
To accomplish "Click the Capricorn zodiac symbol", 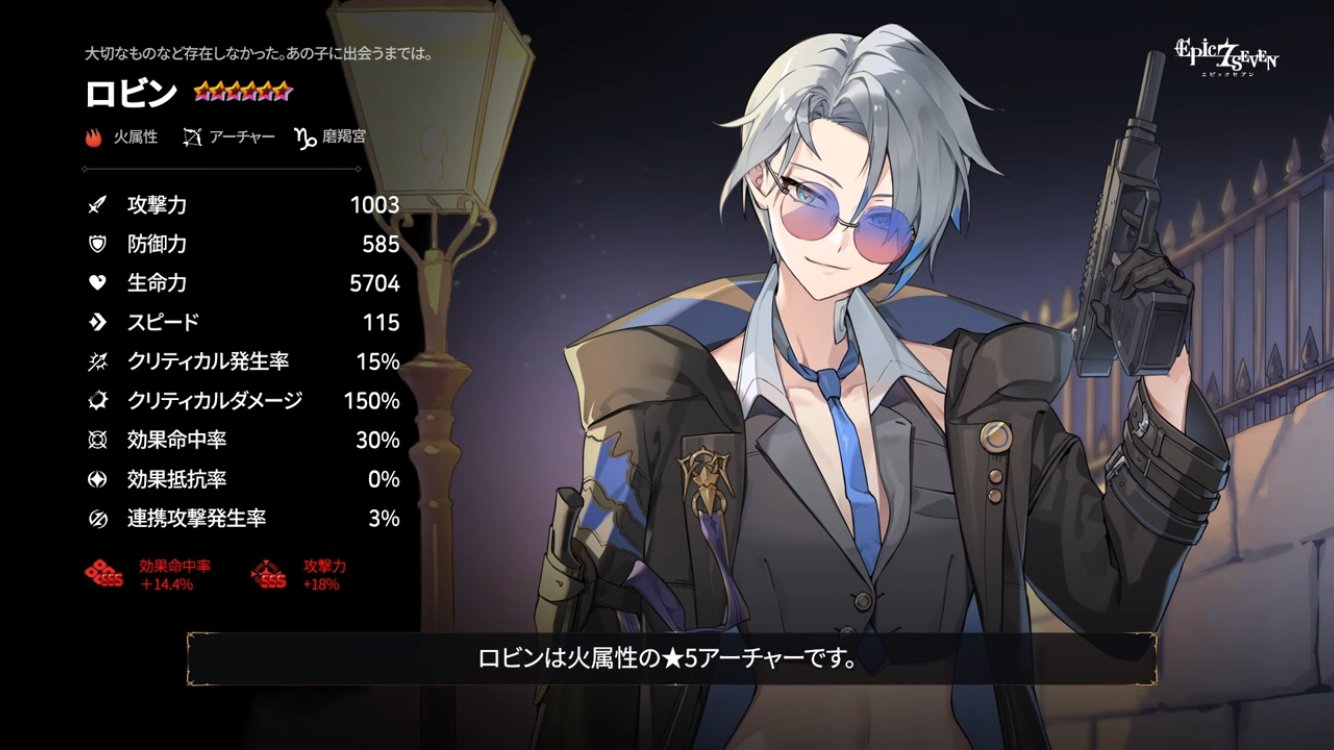I will point(304,137).
